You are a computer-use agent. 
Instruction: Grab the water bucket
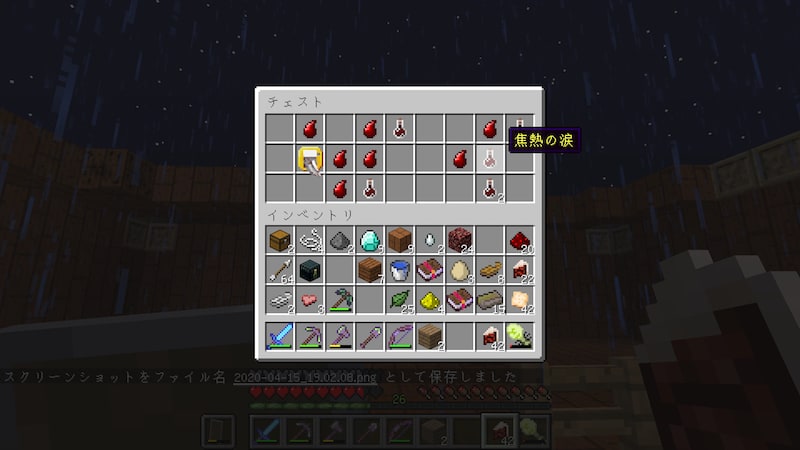400,270
